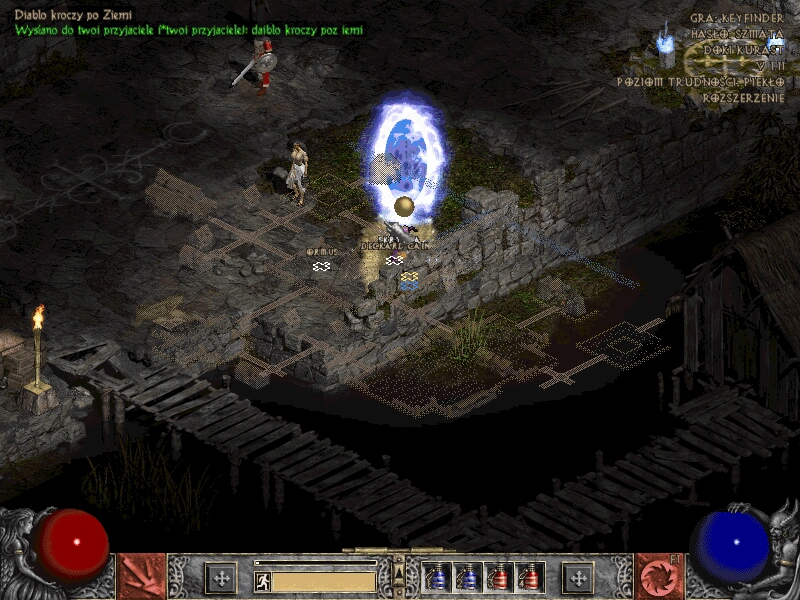Viewport: 800px width, 600px height.
Task: Open the right mouse red swirl skill selector
Action: click(x=659, y=577)
